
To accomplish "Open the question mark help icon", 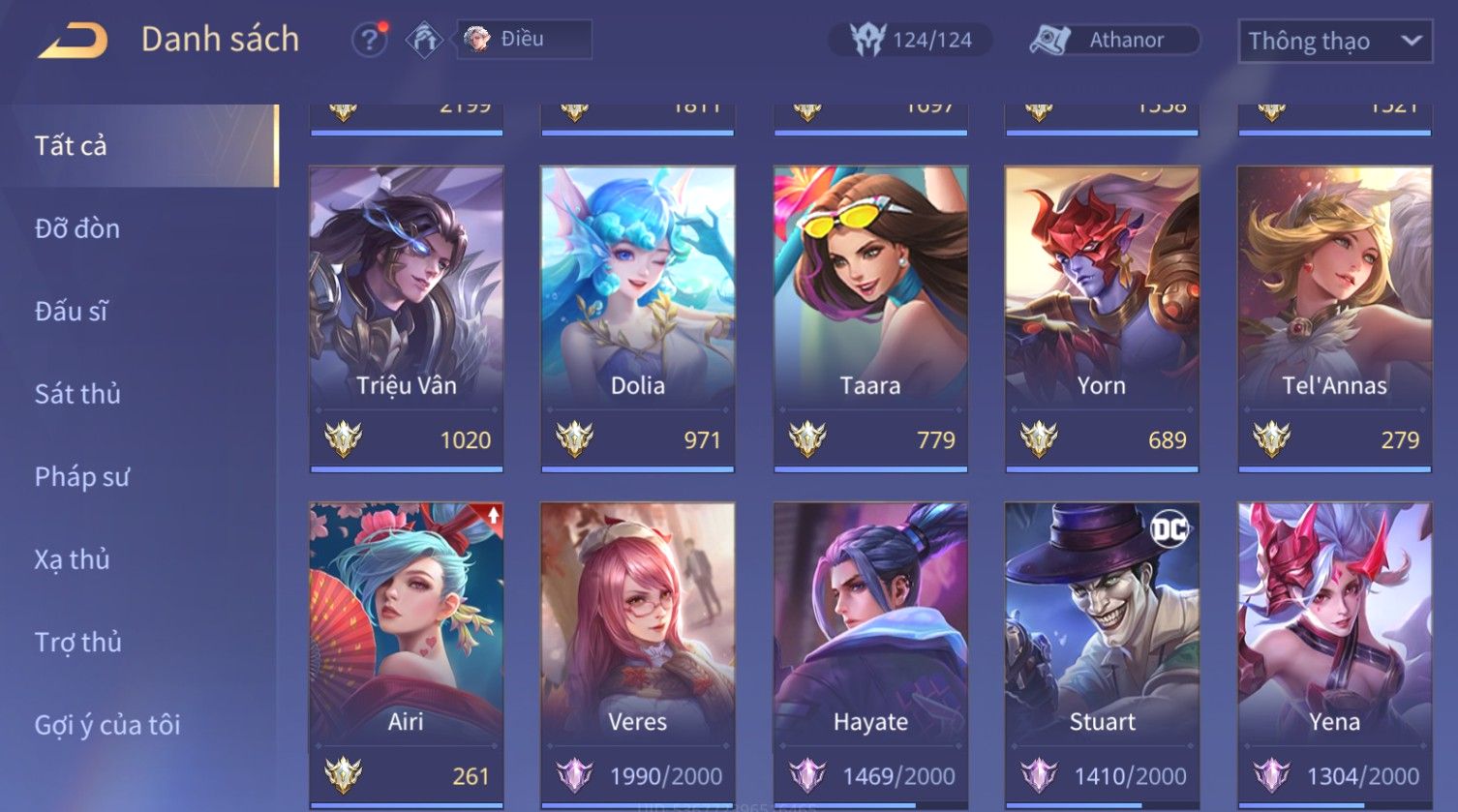I will [x=369, y=41].
